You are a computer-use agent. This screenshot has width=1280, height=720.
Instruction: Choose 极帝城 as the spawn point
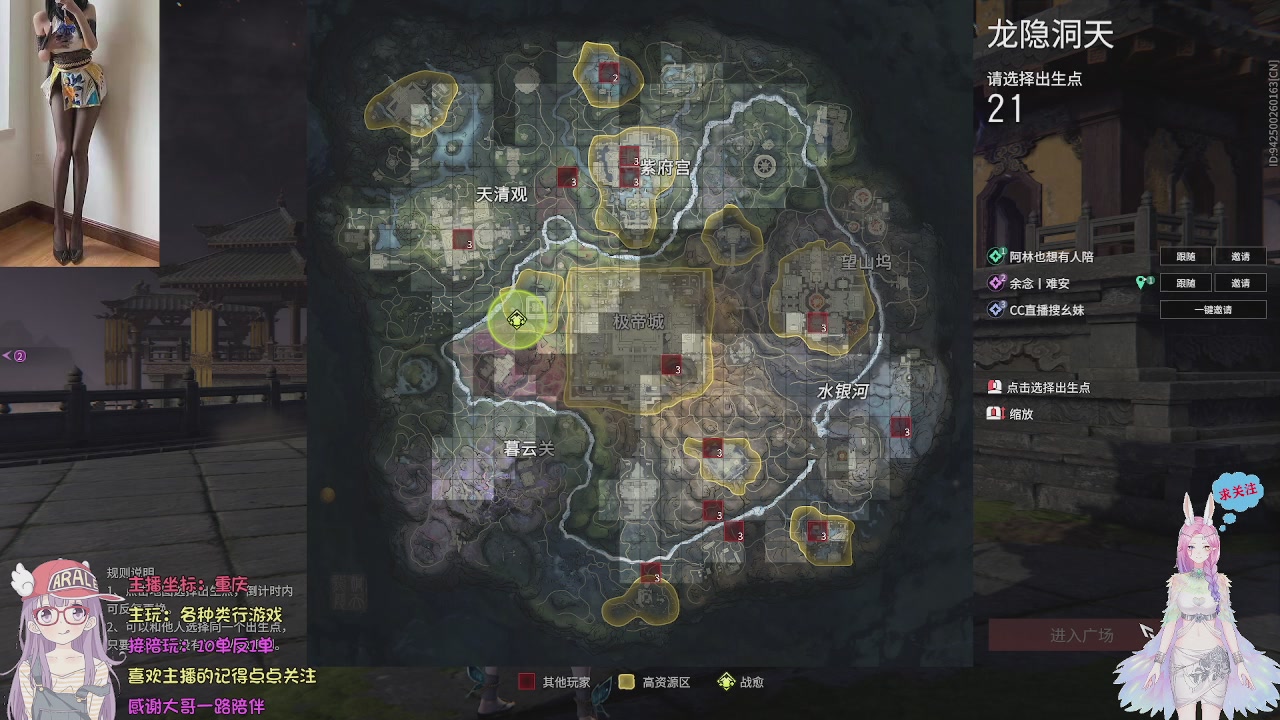pos(639,322)
